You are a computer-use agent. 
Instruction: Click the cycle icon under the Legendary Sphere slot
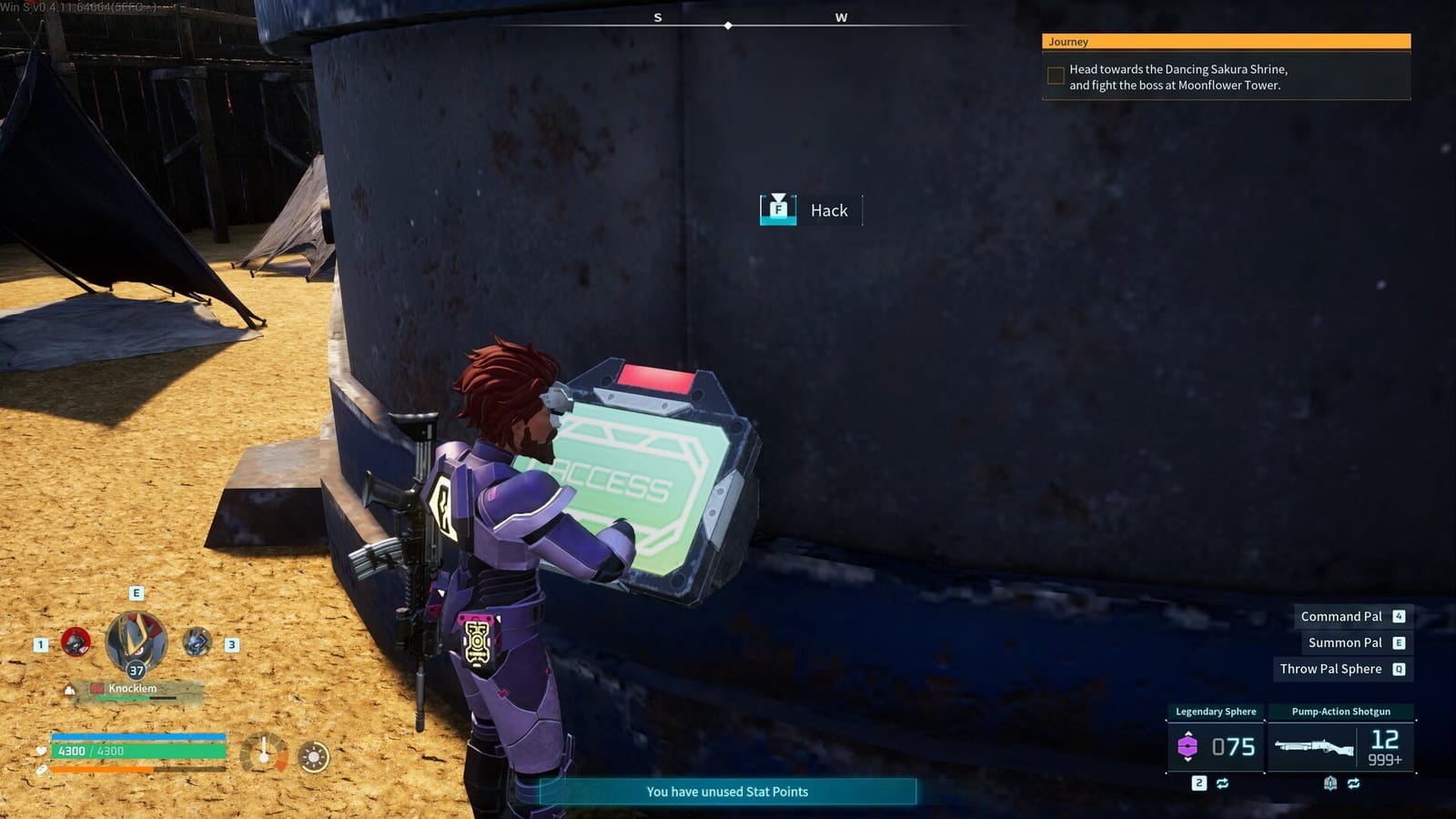[x=1223, y=784]
